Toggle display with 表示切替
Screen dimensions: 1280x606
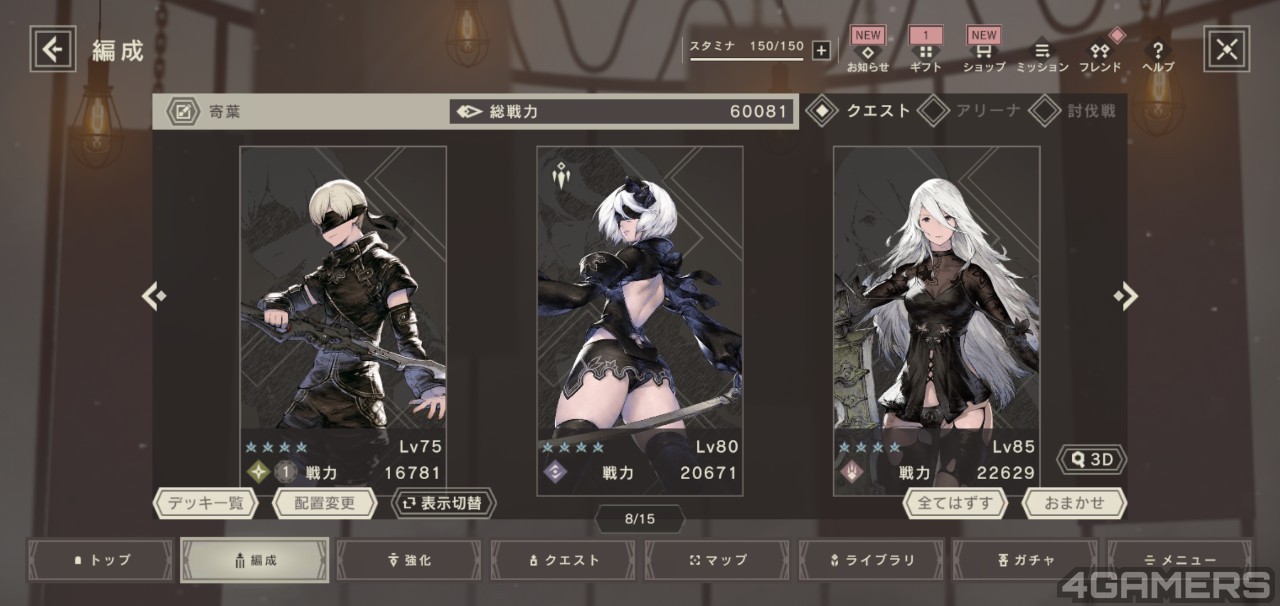[443, 503]
